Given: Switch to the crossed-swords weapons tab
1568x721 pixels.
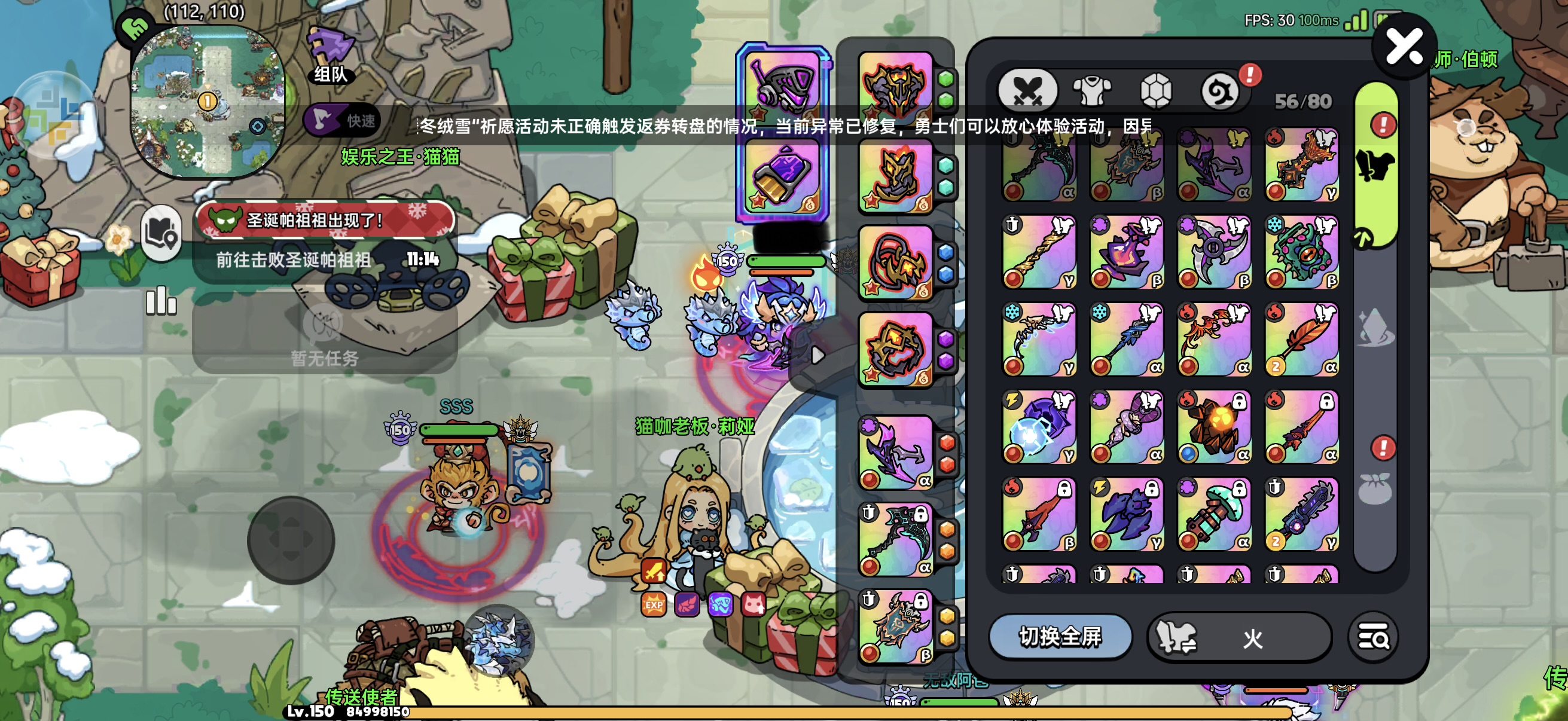Looking at the screenshot, I should point(1027,91).
